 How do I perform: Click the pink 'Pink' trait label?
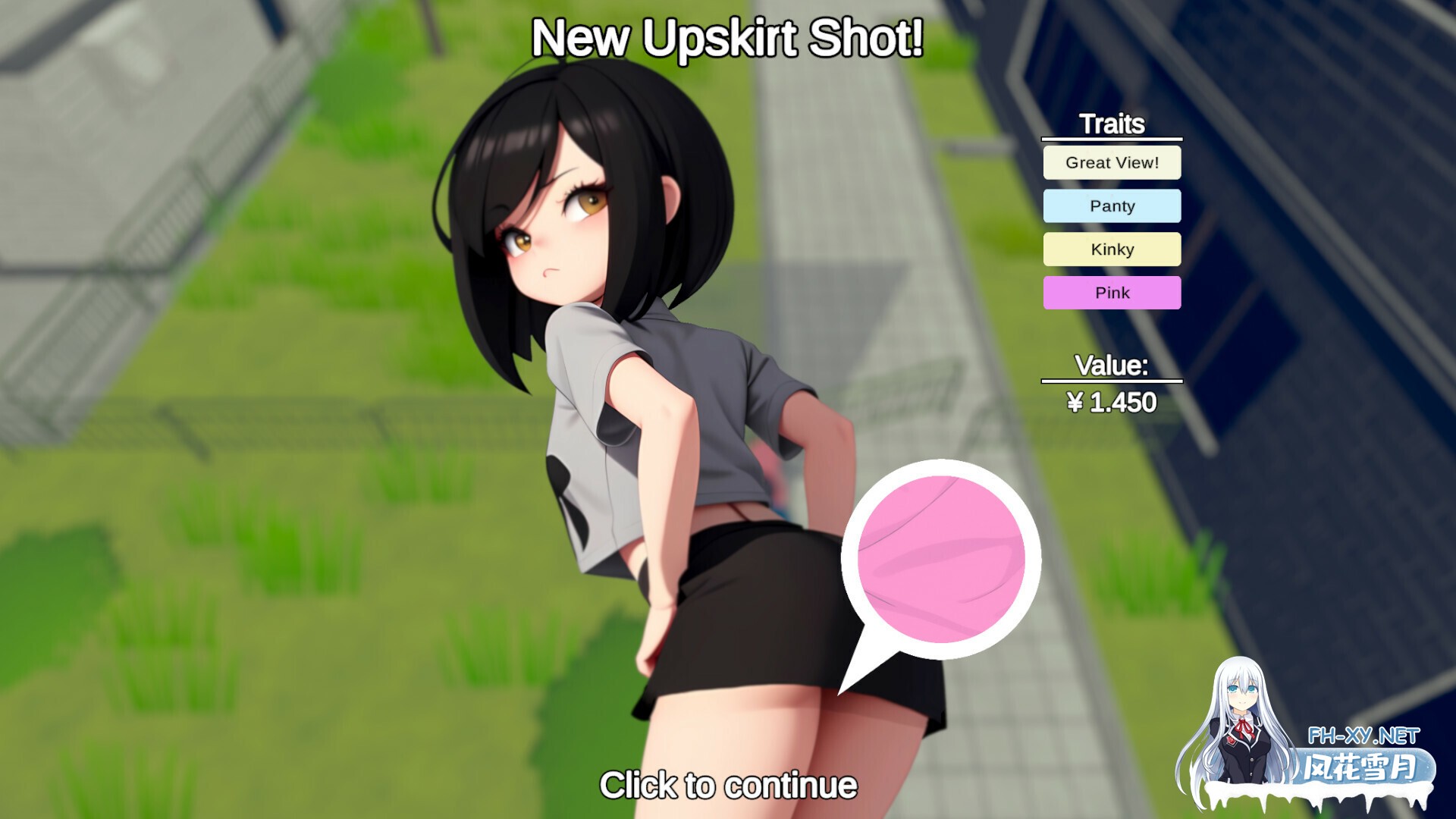click(x=1112, y=292)
